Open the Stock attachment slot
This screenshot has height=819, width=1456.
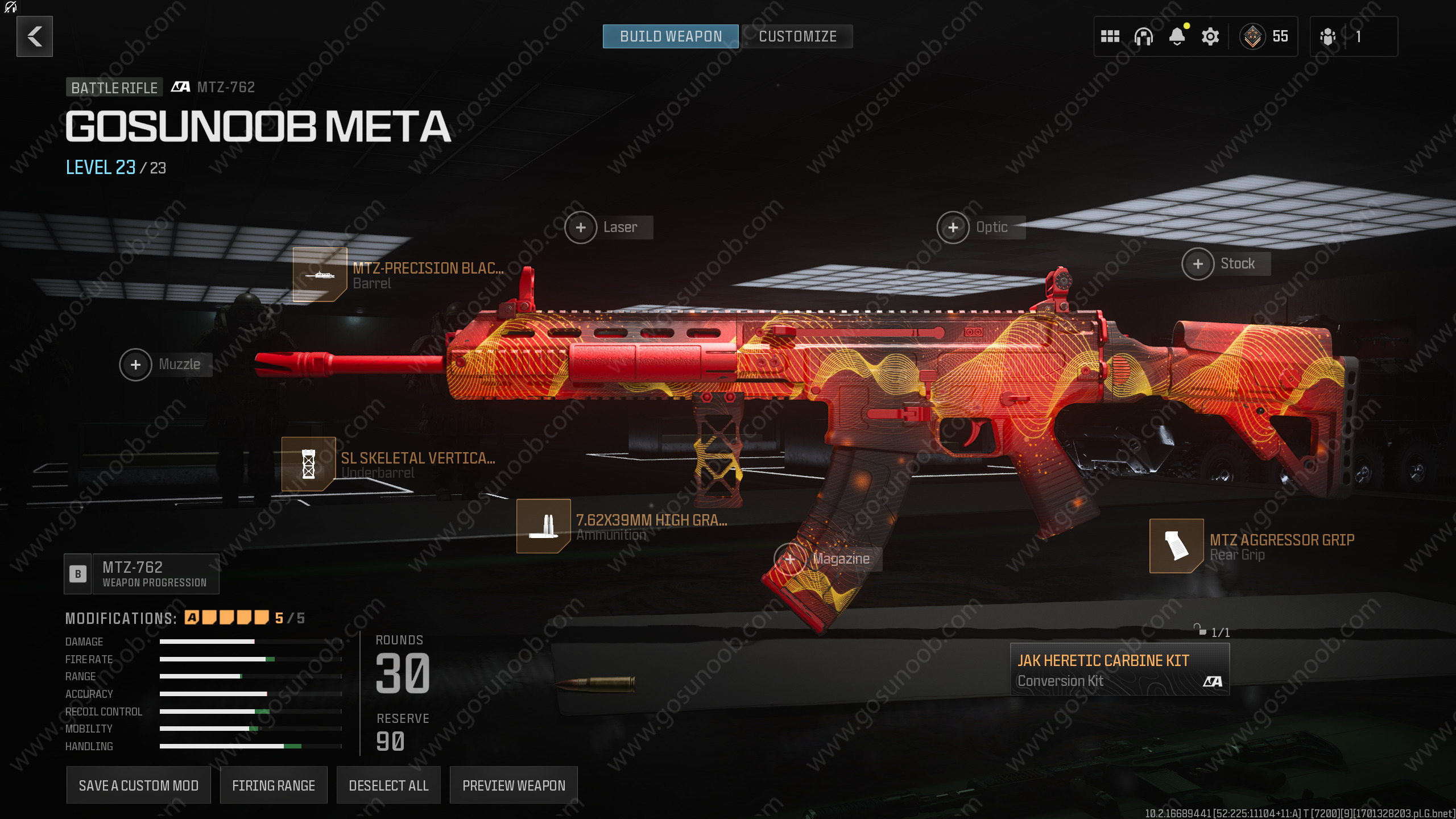pos(1198,263)
